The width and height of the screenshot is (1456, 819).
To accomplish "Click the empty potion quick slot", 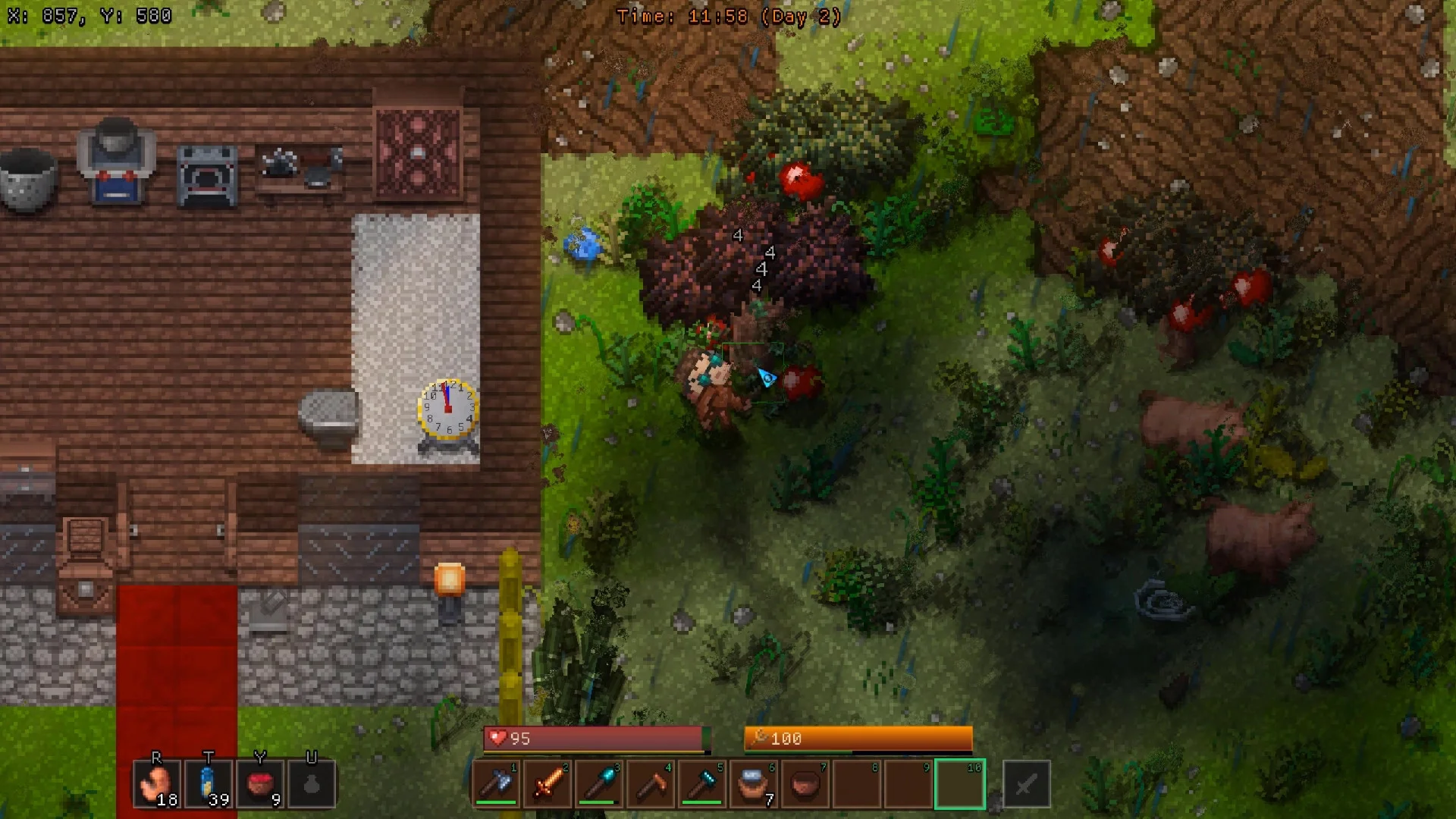I will [x=312, y=784].
